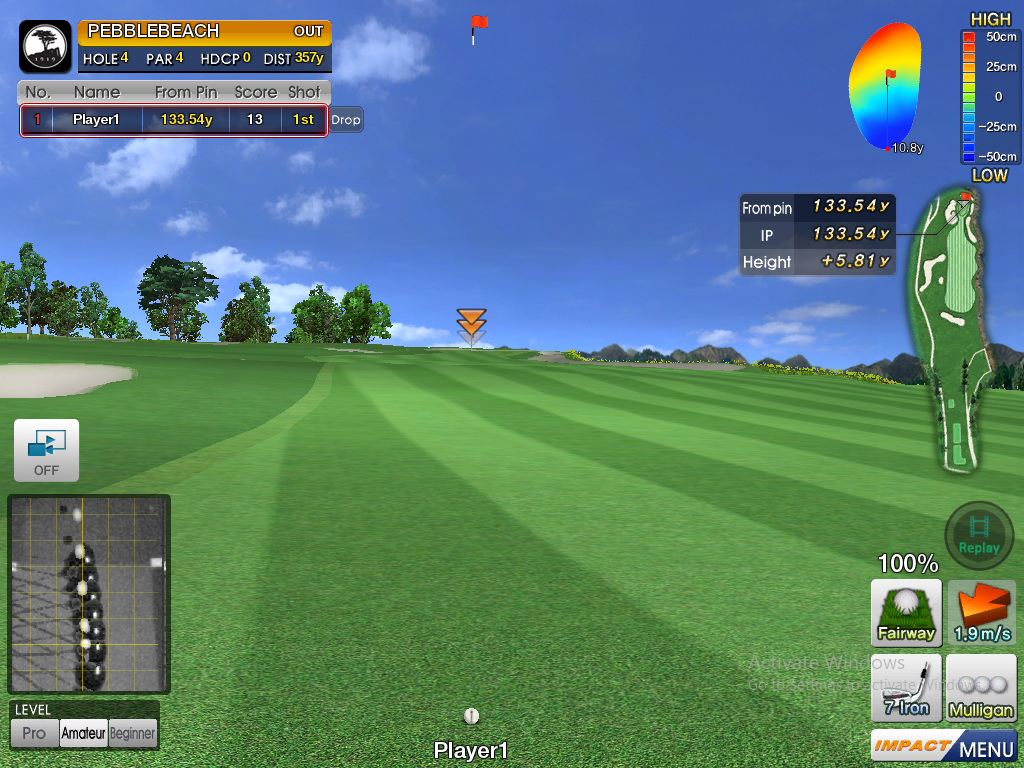Click the swing camera sensor view
This screenshot has width=1024, height=768.
point(89,594)
